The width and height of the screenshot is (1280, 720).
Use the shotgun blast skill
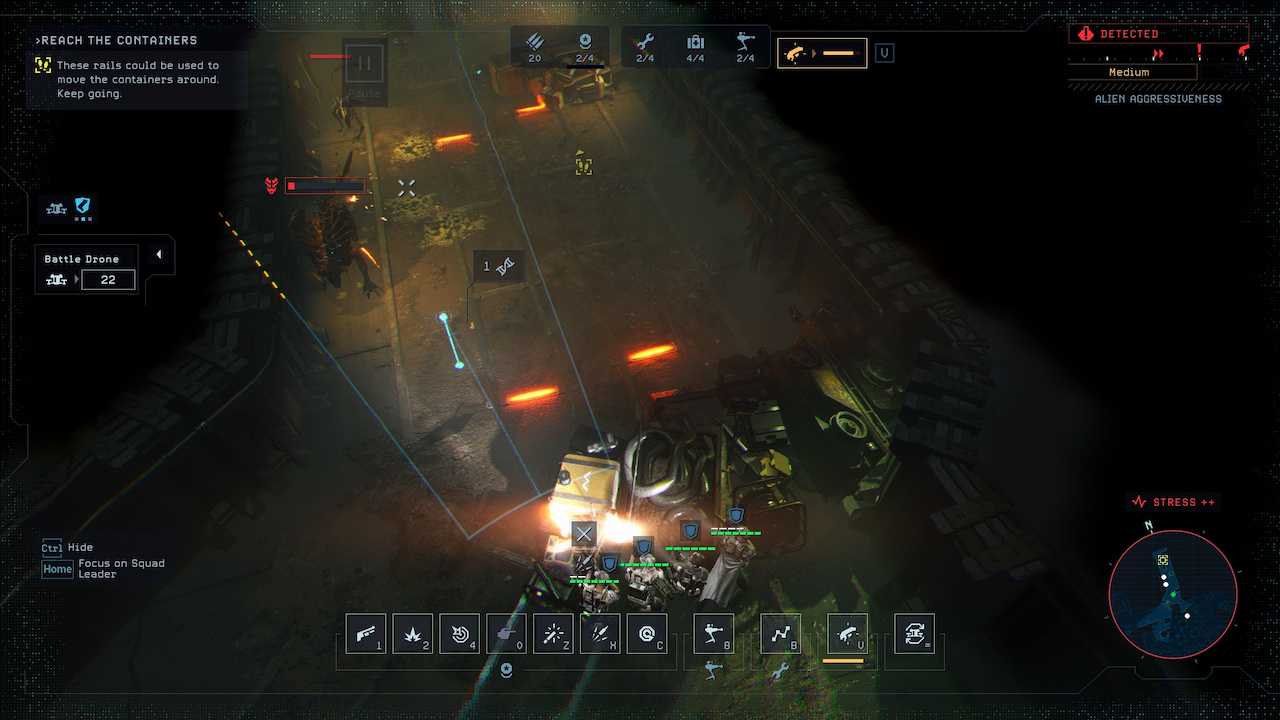366,633
